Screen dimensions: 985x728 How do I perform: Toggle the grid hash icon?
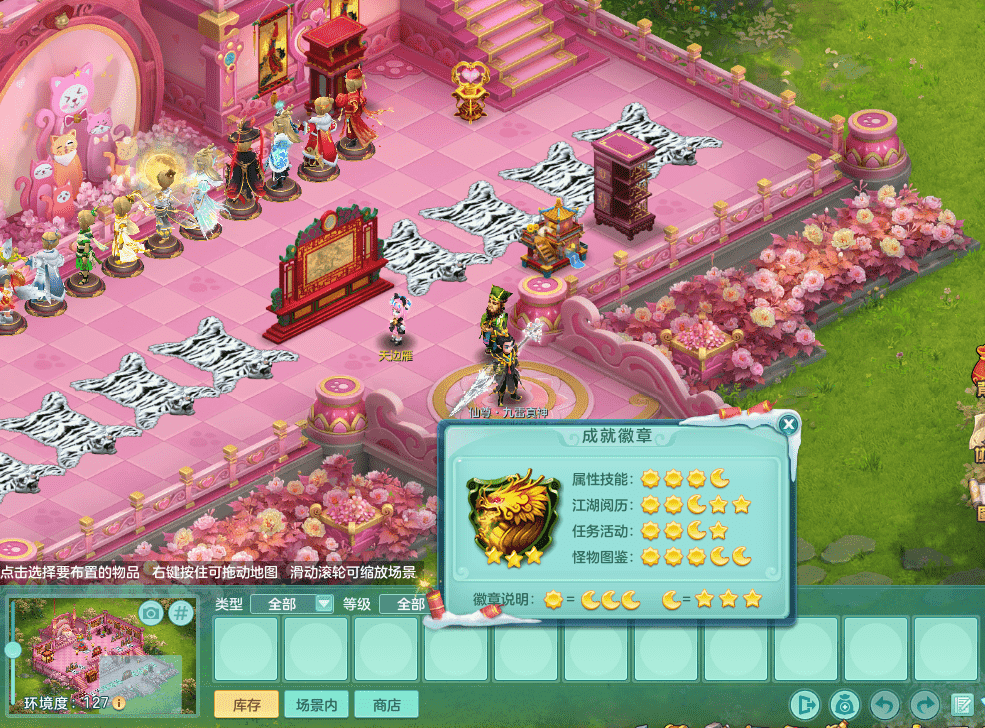(x=180, y=612)
